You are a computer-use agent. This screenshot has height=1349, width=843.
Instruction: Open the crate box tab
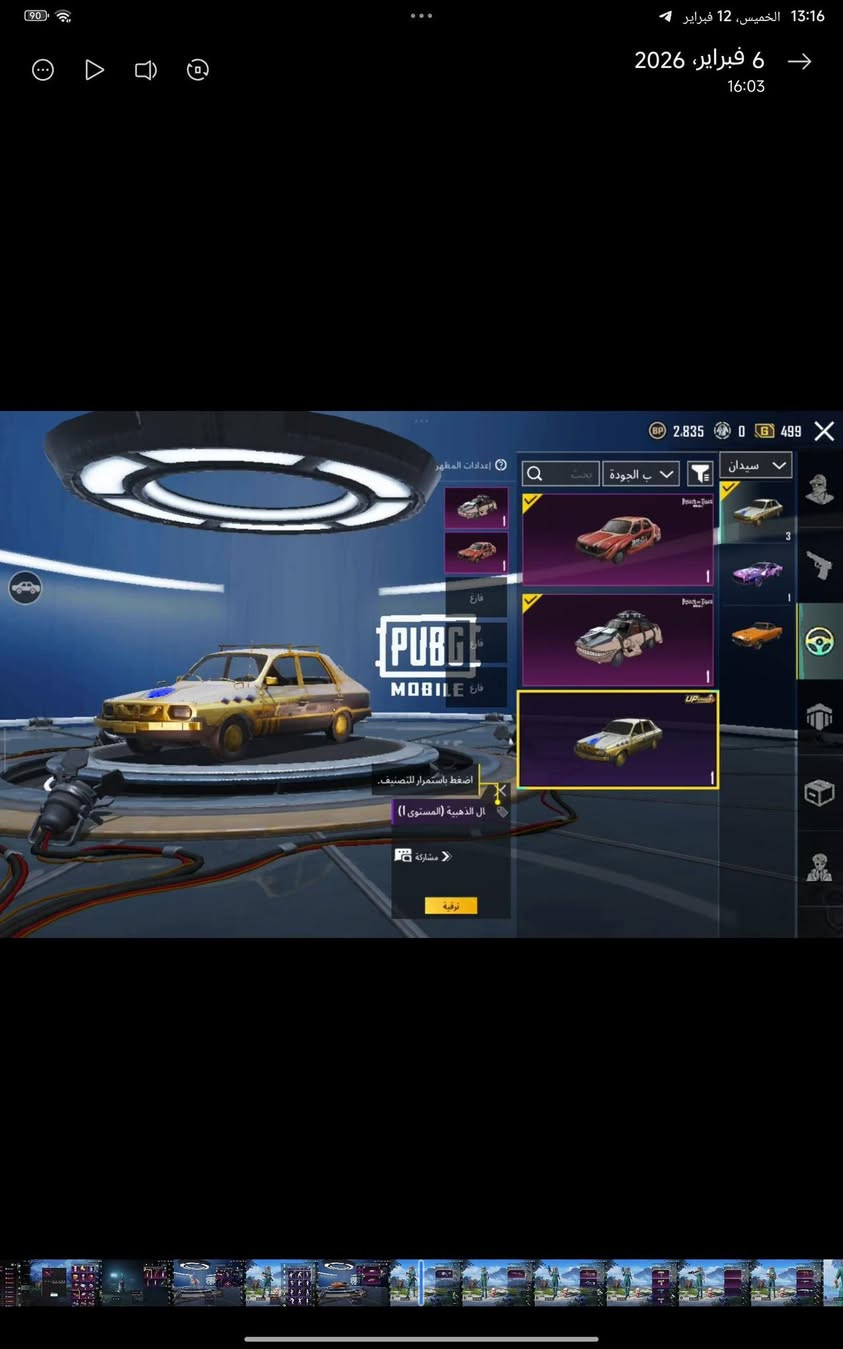[820, 793]
